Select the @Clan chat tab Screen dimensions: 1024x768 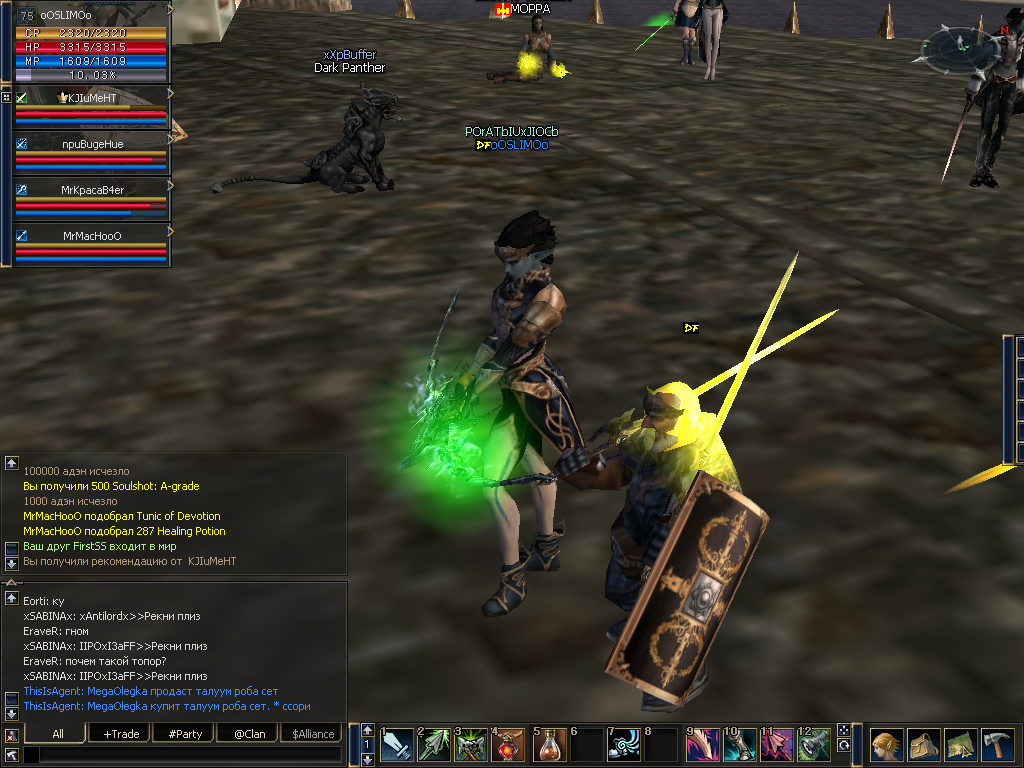[x=249, y=734]
